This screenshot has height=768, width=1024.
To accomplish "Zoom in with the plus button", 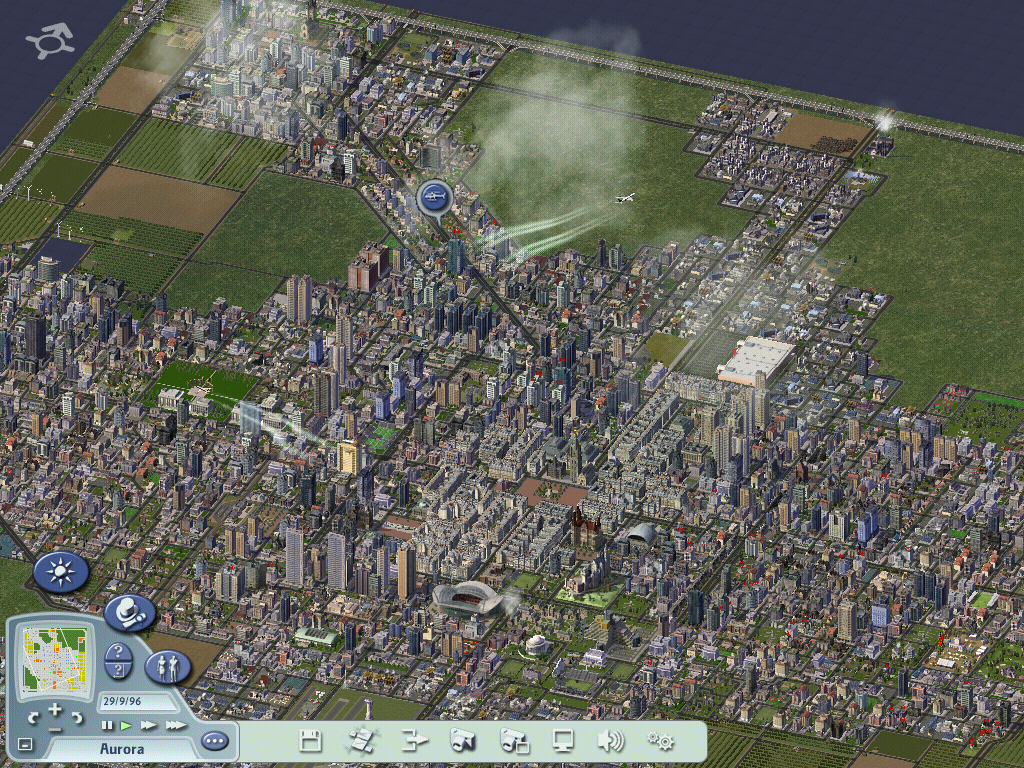I will pos(55,709).
